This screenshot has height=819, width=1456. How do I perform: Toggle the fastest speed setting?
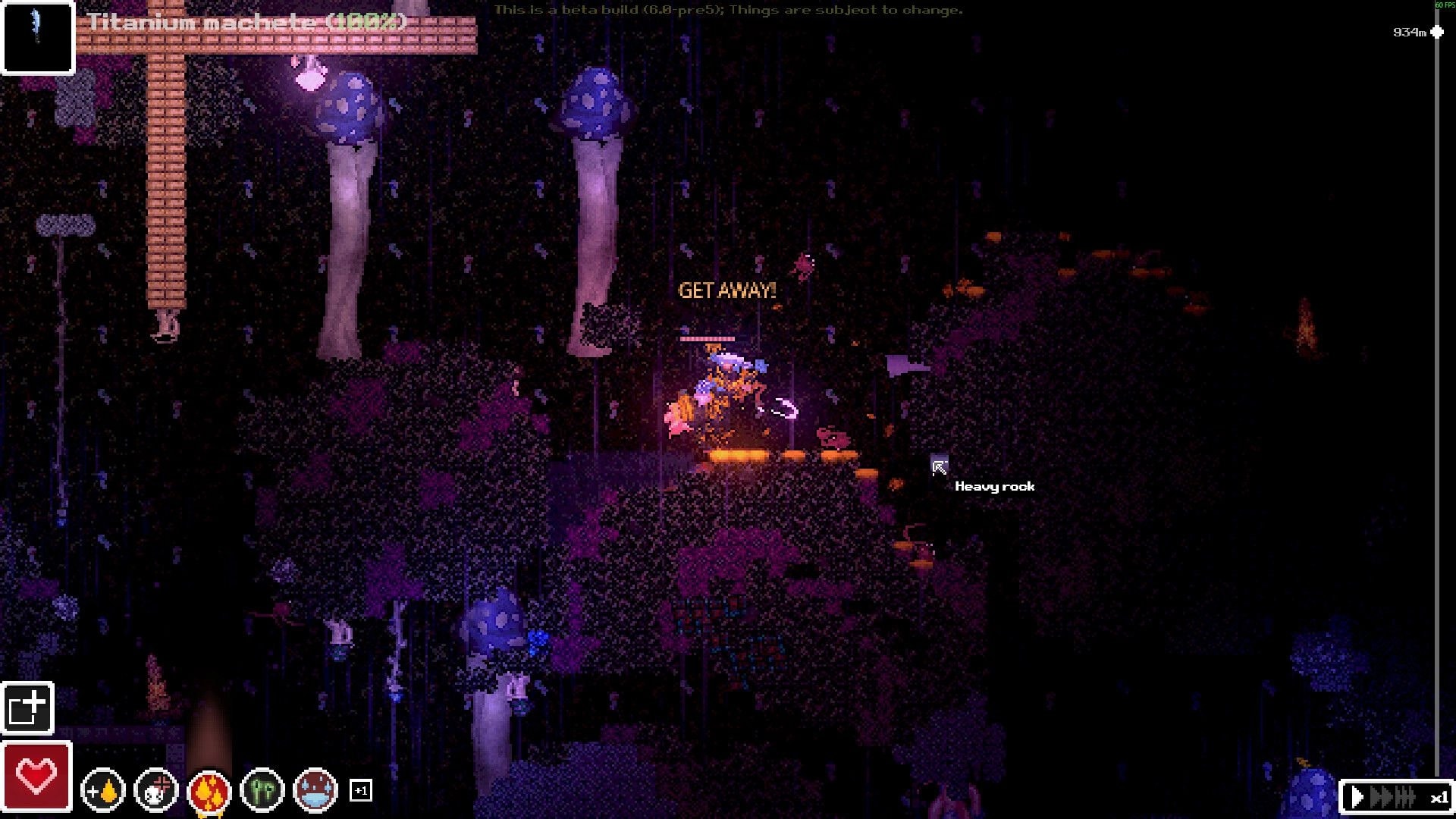(1404, 796)
